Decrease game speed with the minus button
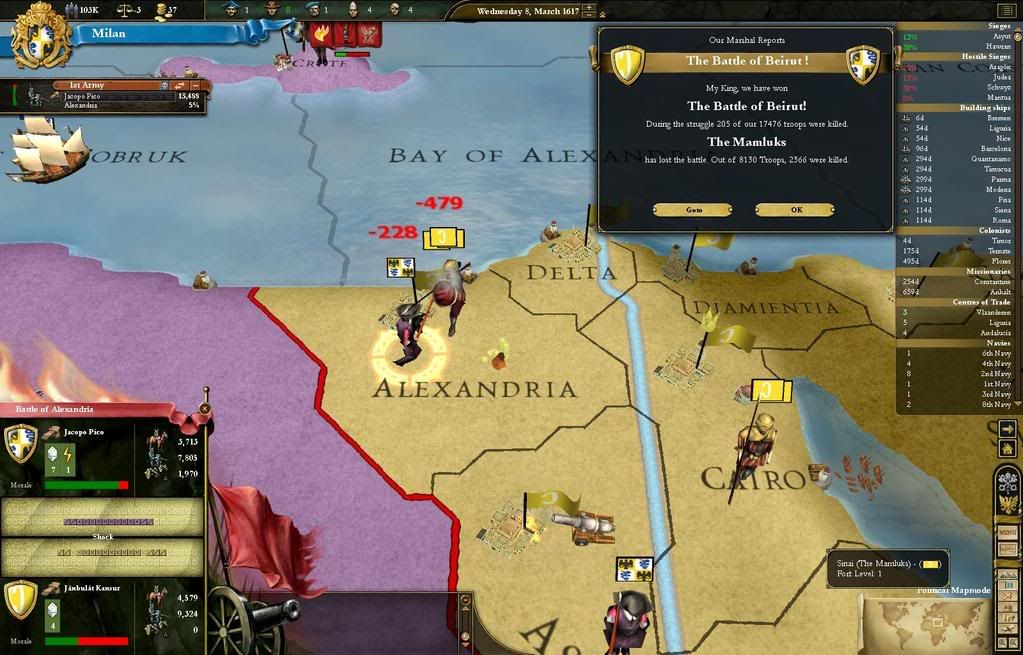This screenshot has height=655, width=1023. pyautogui.click(x=589, y=17)
